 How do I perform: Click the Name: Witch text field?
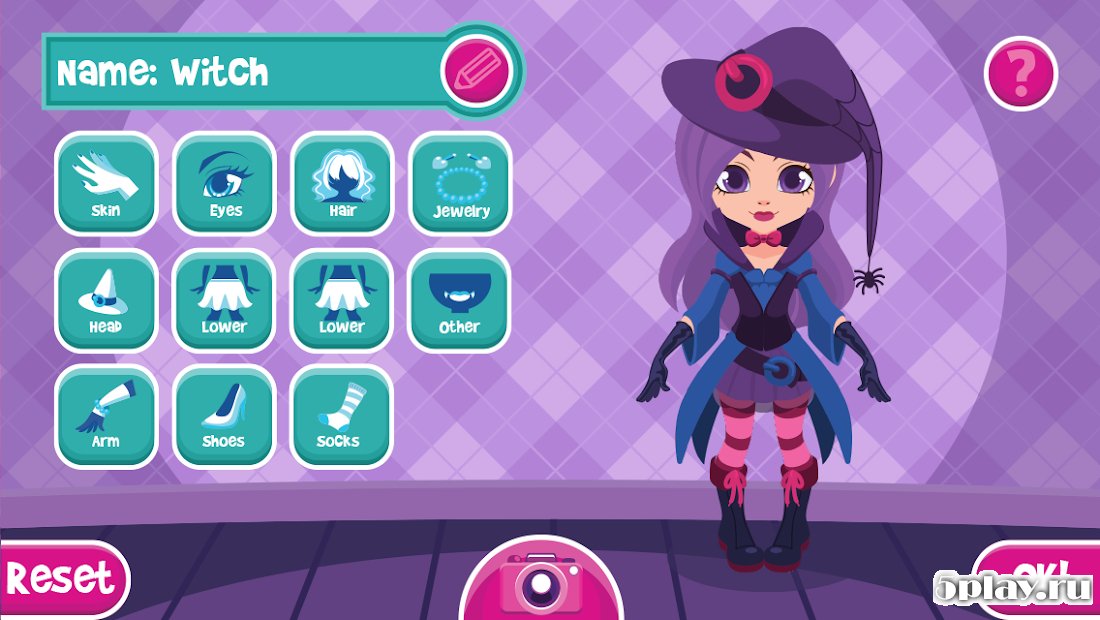click(240, 72)
